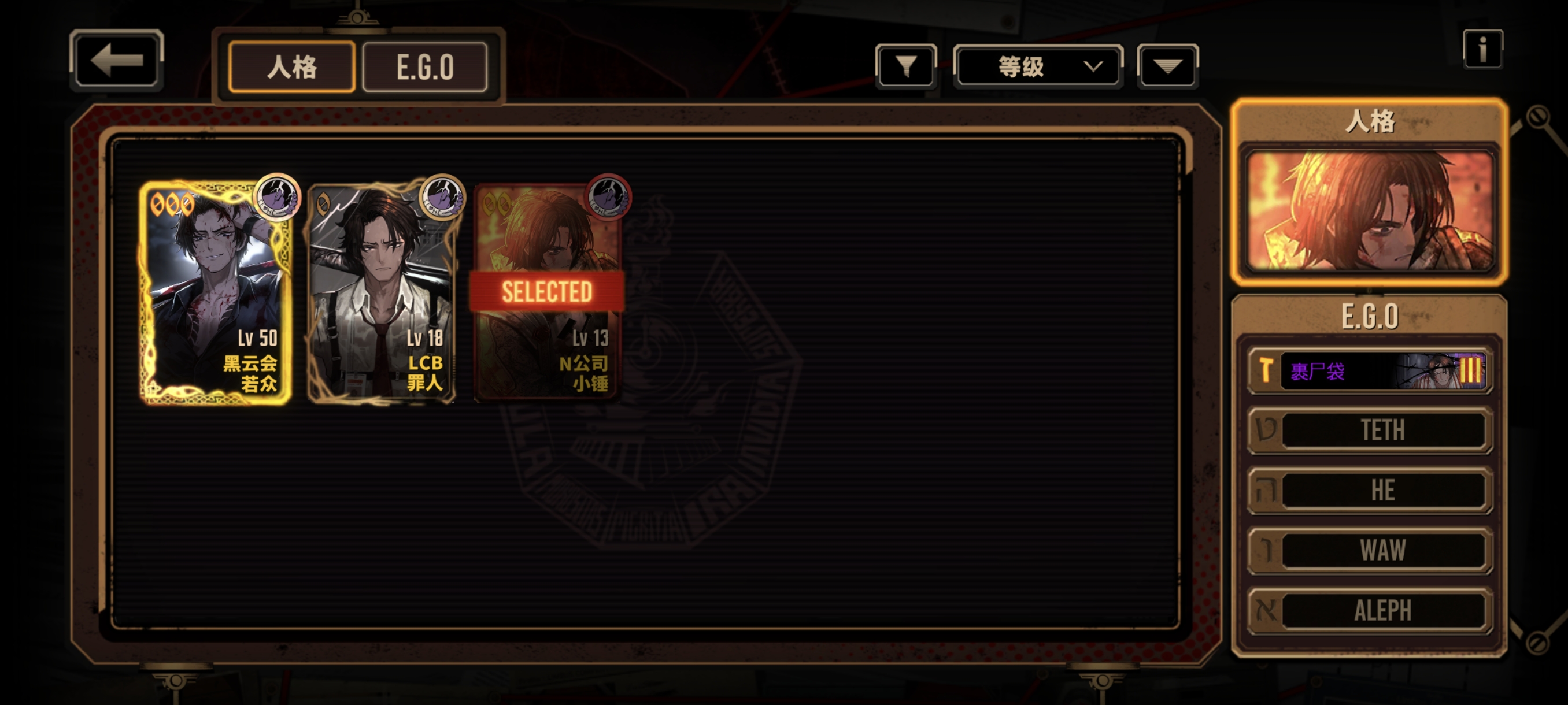Select the 裹尸袋 ZAYIN E.G.O slot
The width and height of the screenshot is (1568, 705).
pos(1370,370)
